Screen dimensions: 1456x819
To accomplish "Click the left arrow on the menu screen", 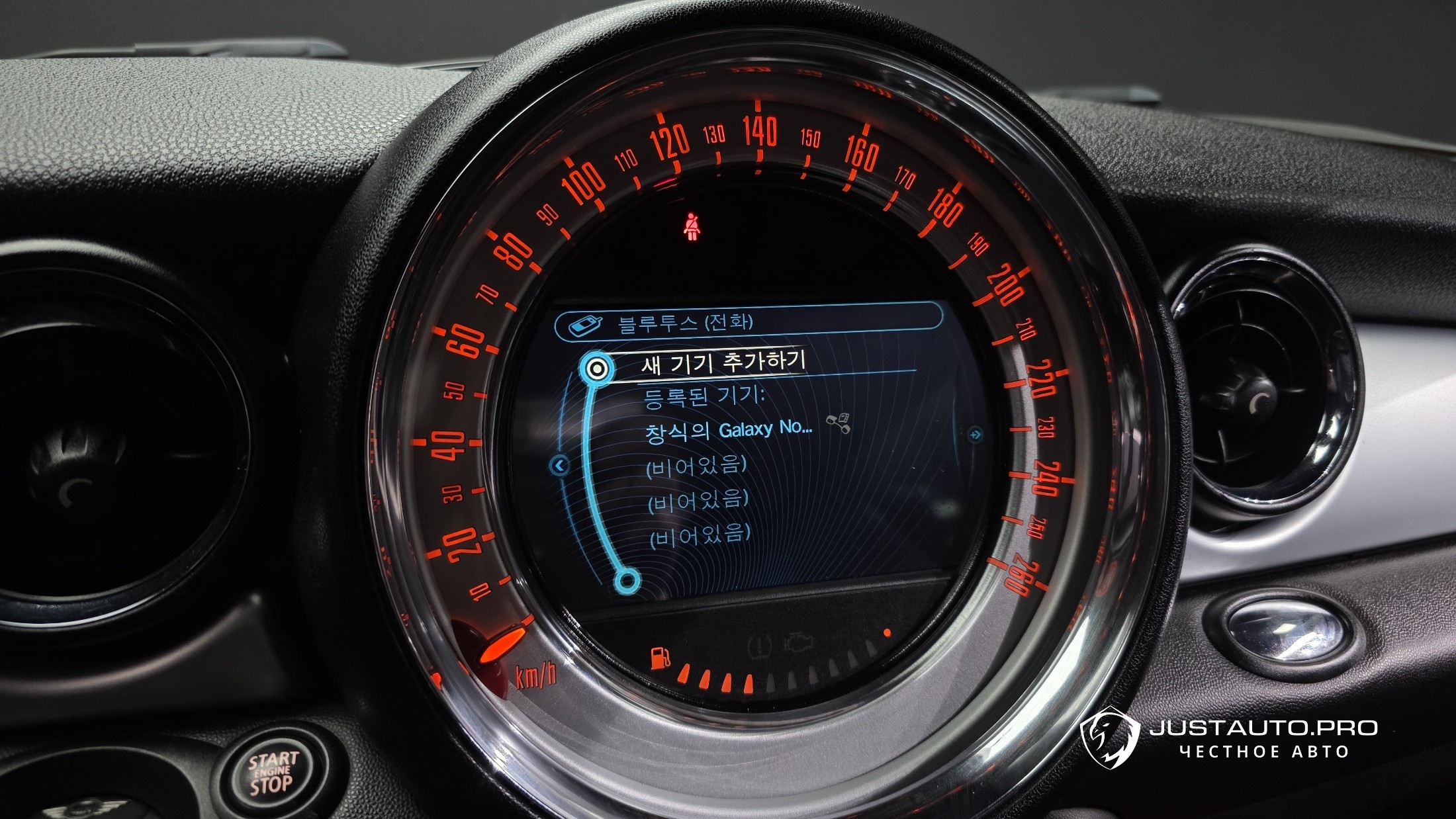I will [x=559, y=466].
